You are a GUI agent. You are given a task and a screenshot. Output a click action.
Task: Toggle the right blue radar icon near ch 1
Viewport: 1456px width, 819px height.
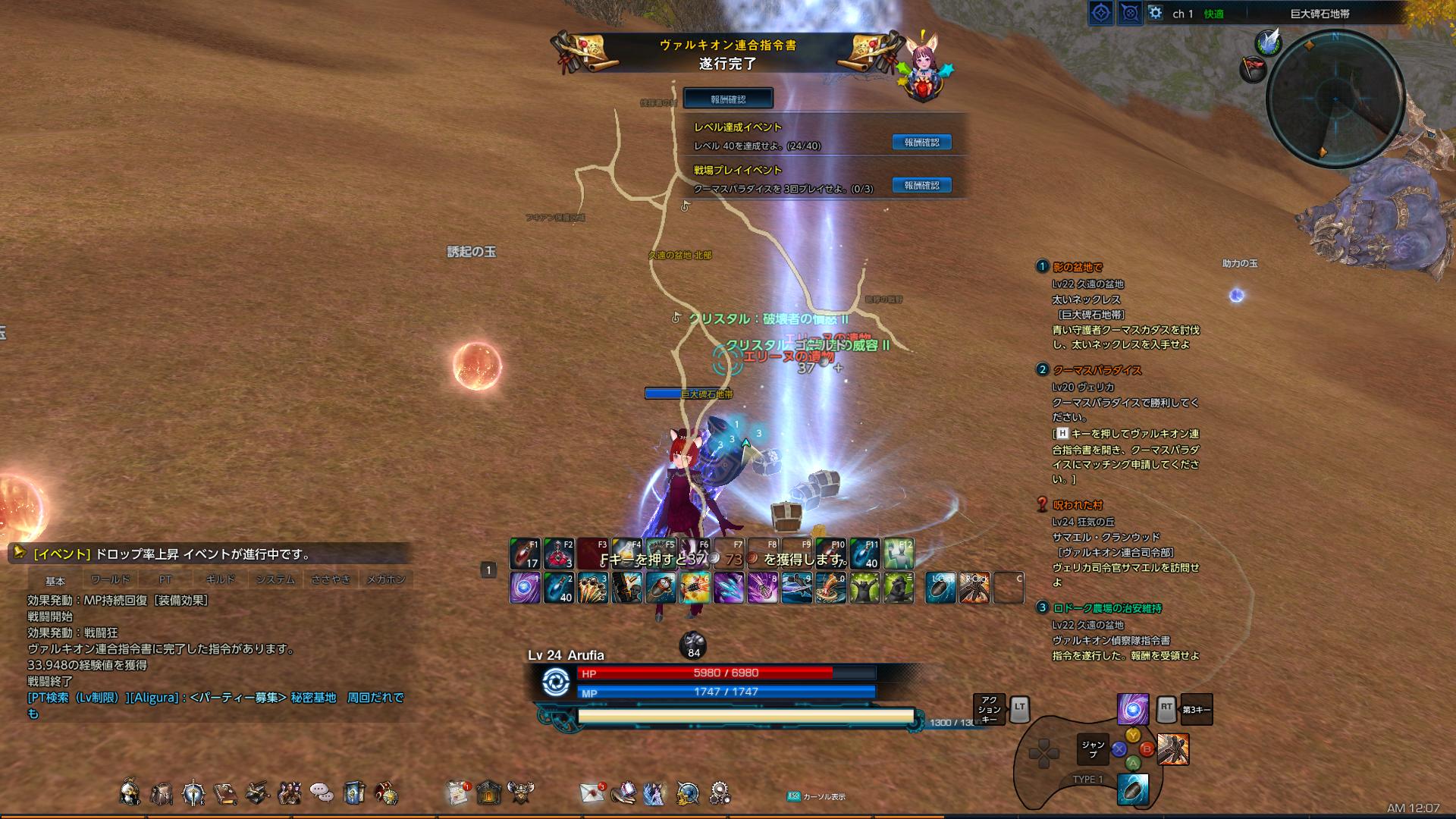click(x=1129, y=12)
